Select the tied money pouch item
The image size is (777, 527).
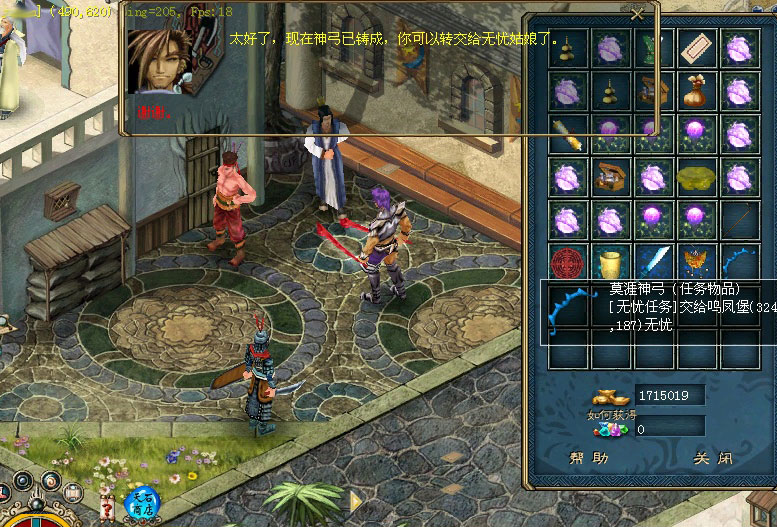pos(696,92)
